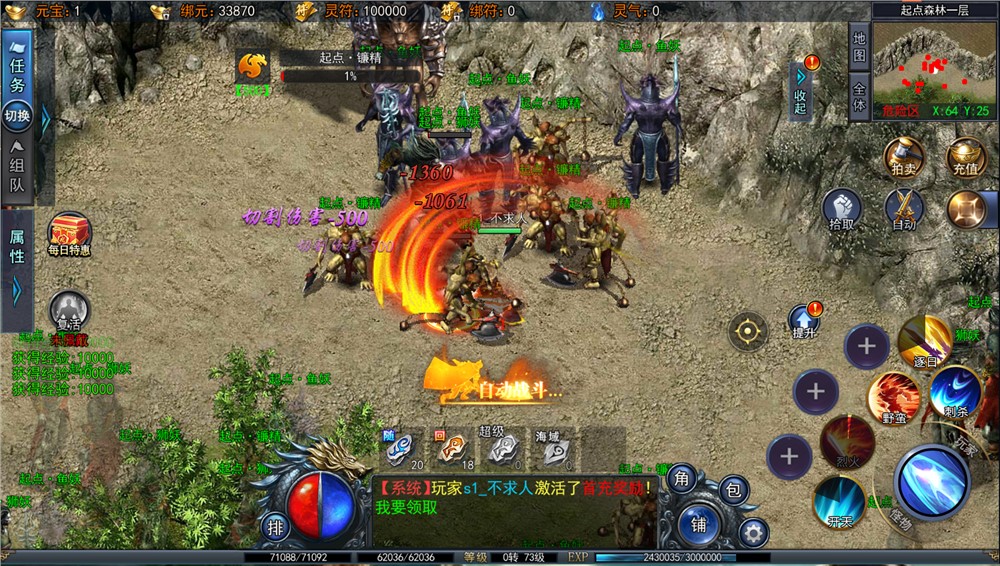Toggle 自动 auto-battle crossed swords
The width and height of the screenshot is (1000, 566).
(x=904, y=210)
